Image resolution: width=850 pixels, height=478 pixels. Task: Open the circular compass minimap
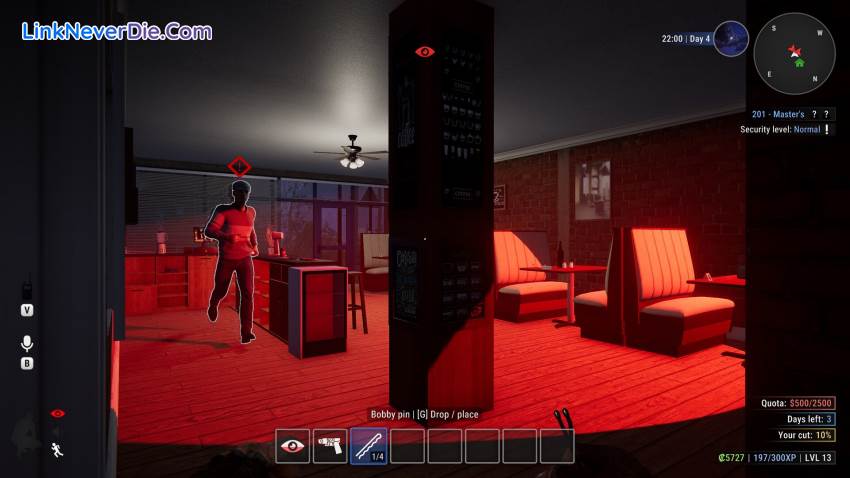coord(794,52)
